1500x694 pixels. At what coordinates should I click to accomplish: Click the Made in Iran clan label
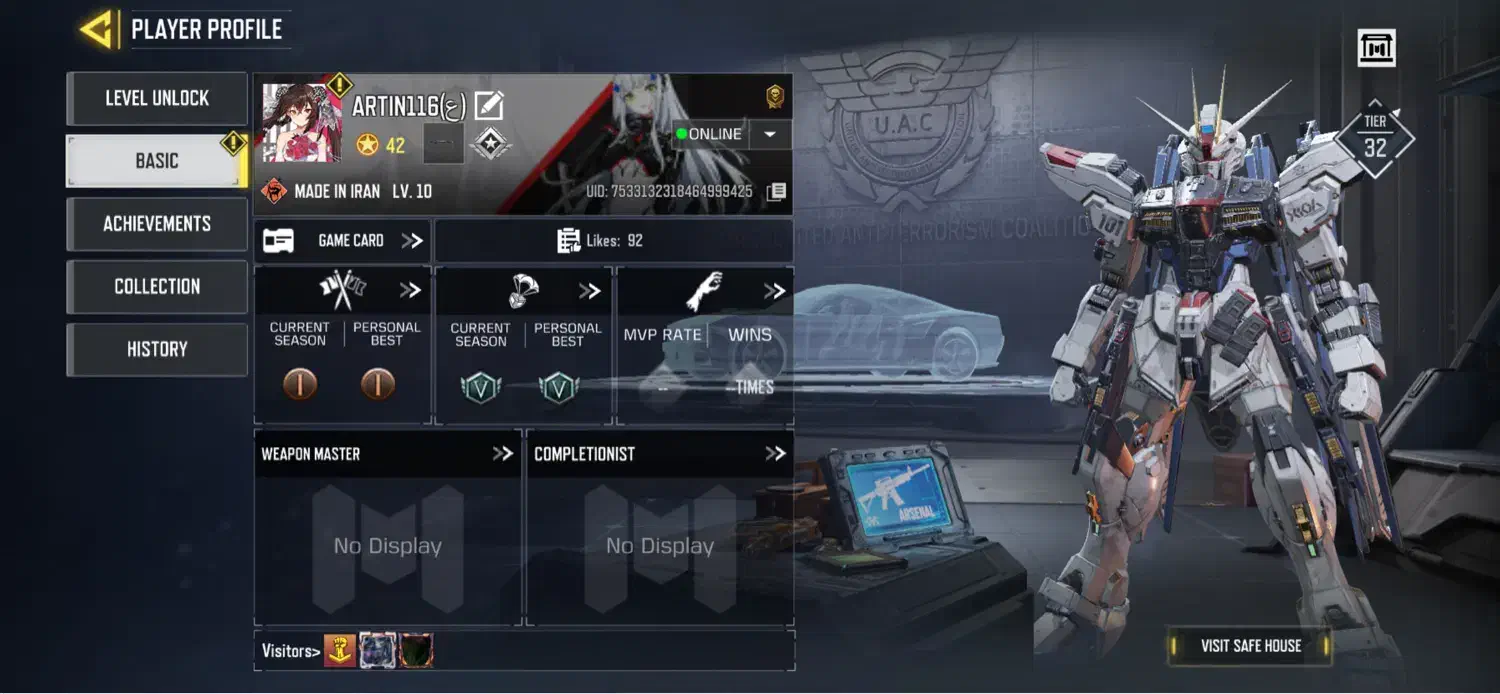point(348,191)
